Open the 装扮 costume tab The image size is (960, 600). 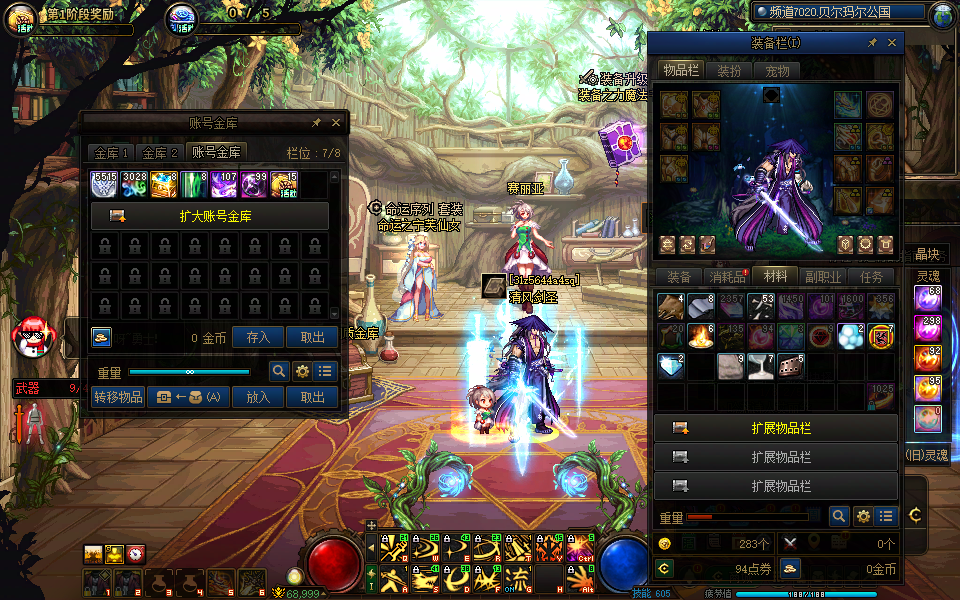[730, 71]
